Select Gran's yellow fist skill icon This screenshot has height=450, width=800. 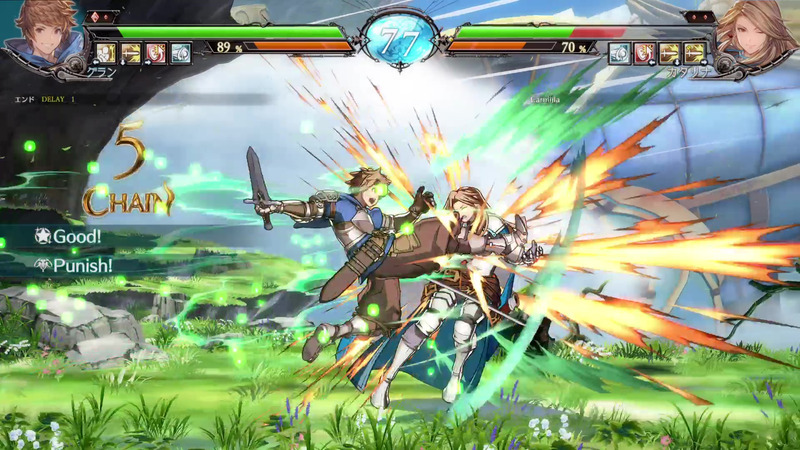[x=106, y=53]
